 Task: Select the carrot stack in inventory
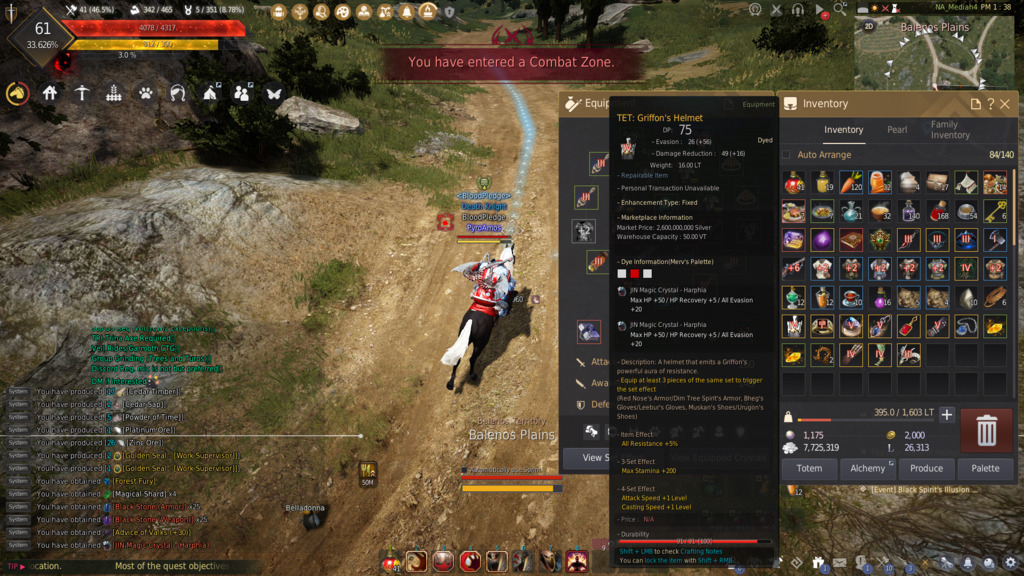(851, 182)
